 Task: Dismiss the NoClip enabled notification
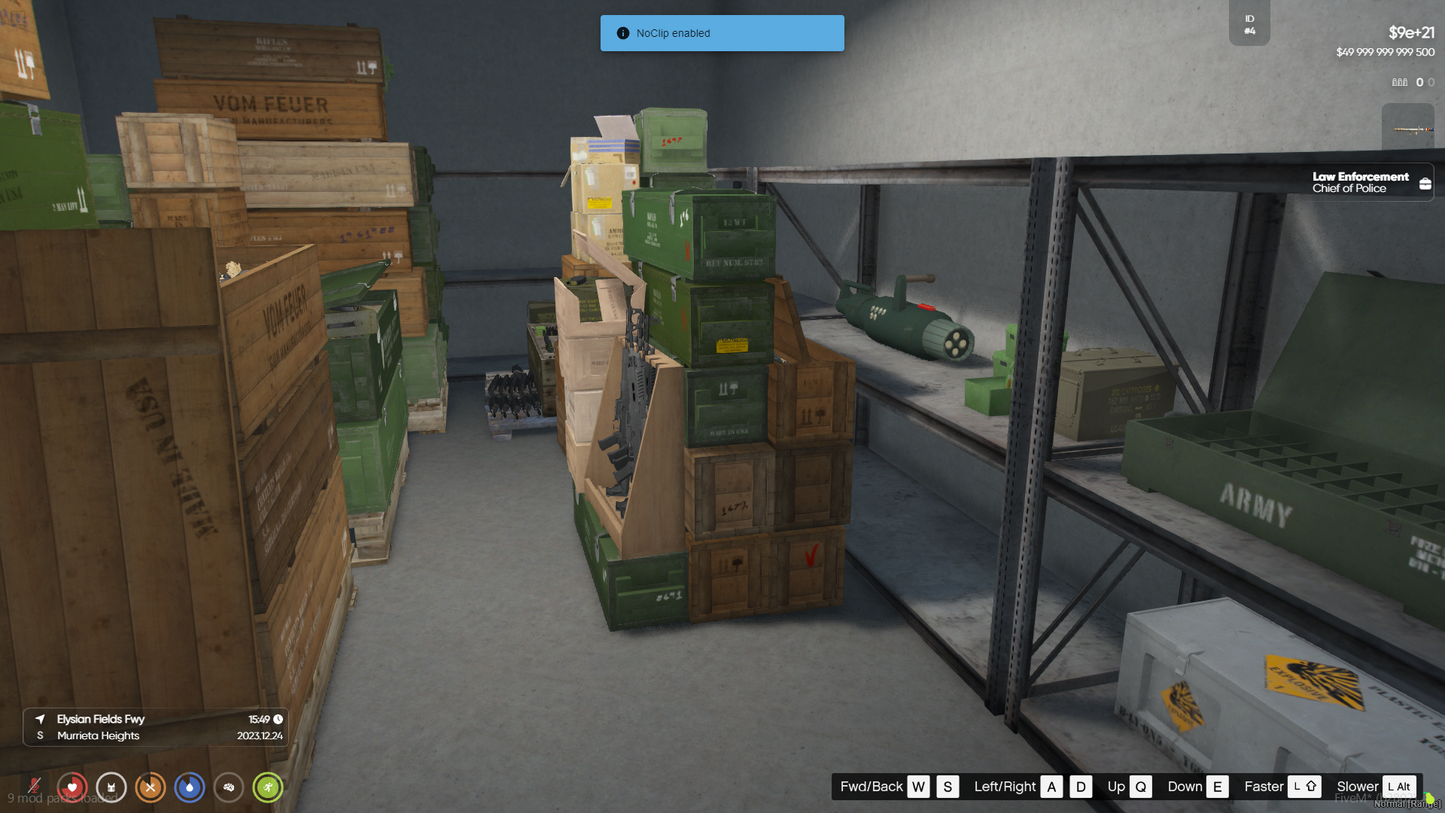pyautogui.click(x=722, y=33)
